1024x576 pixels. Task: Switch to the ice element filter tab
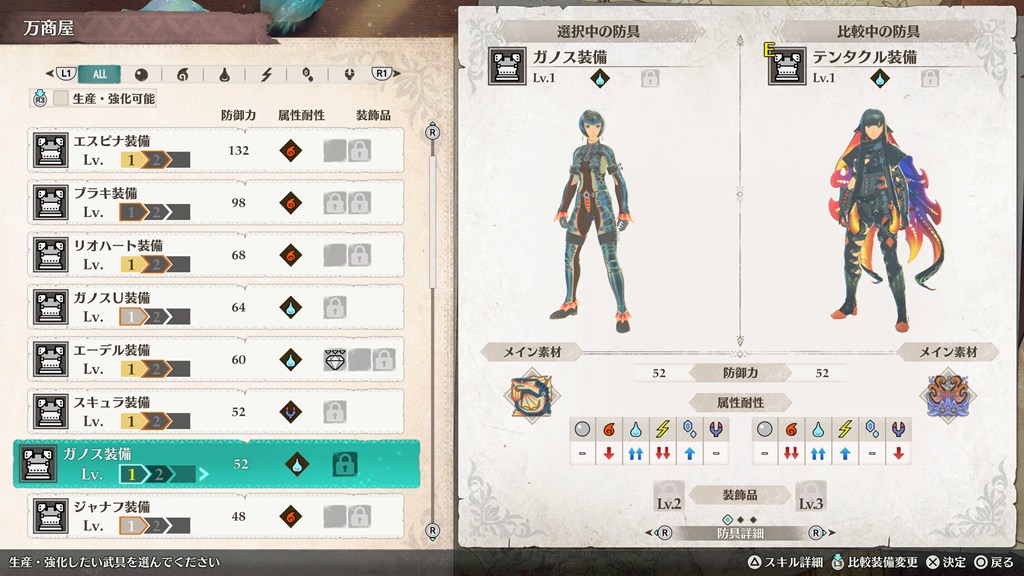308,73
